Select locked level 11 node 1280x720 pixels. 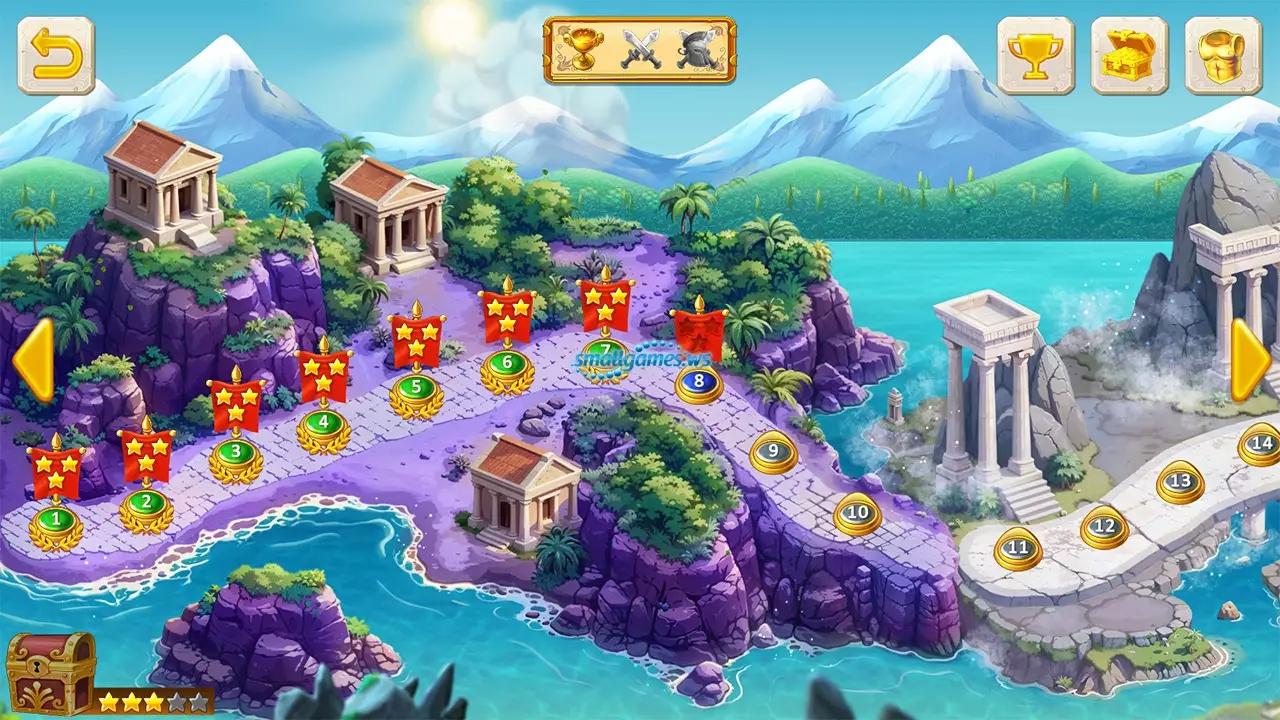(x=1018, y=548)
